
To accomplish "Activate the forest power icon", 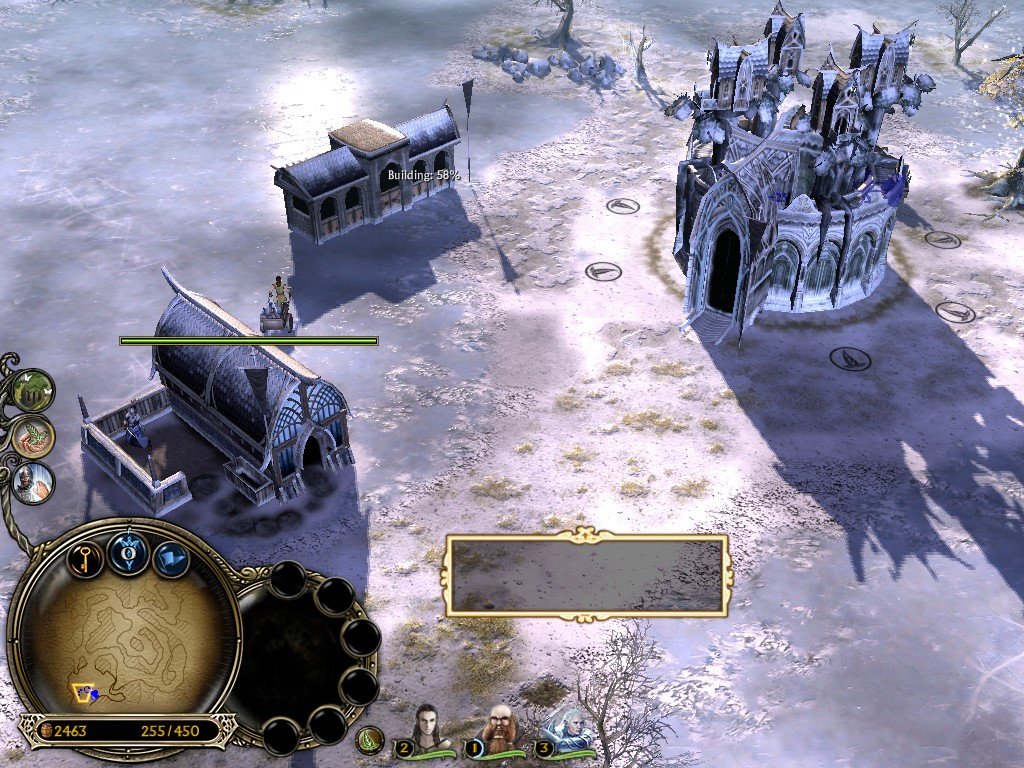I will [34, 390].
